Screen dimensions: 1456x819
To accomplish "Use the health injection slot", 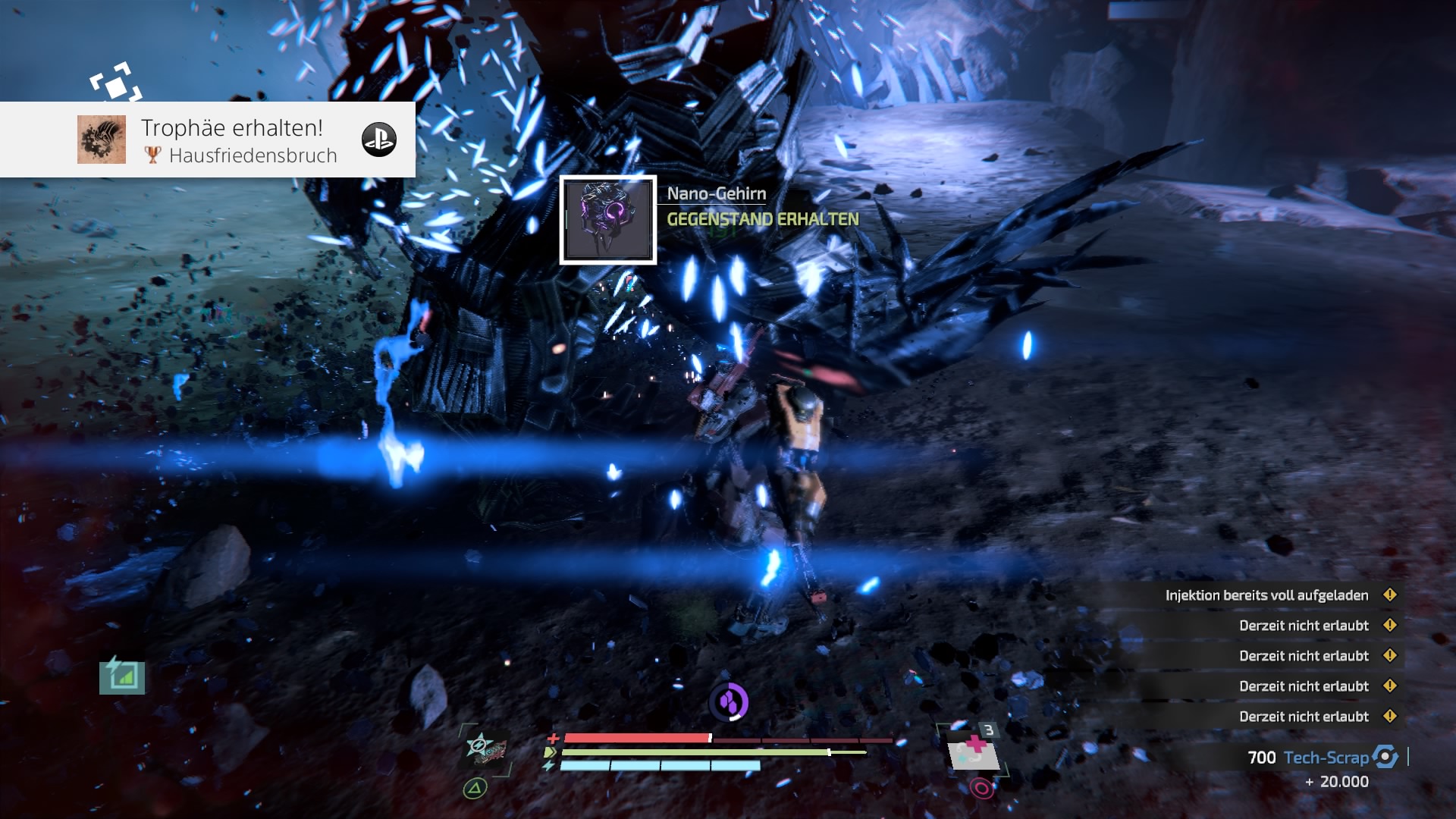I will tap(974, 750).
